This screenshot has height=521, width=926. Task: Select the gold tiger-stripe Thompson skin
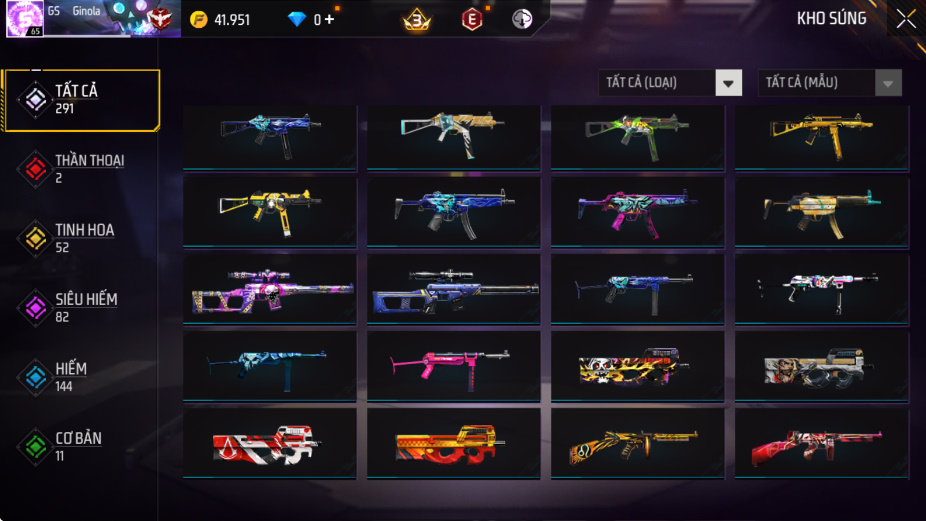point(638,443)
